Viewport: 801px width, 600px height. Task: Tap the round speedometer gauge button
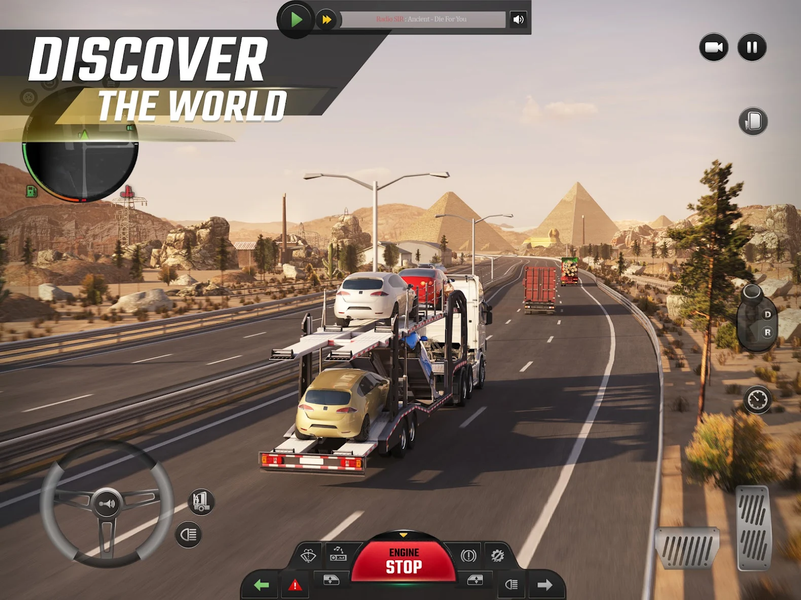[757, 399]
